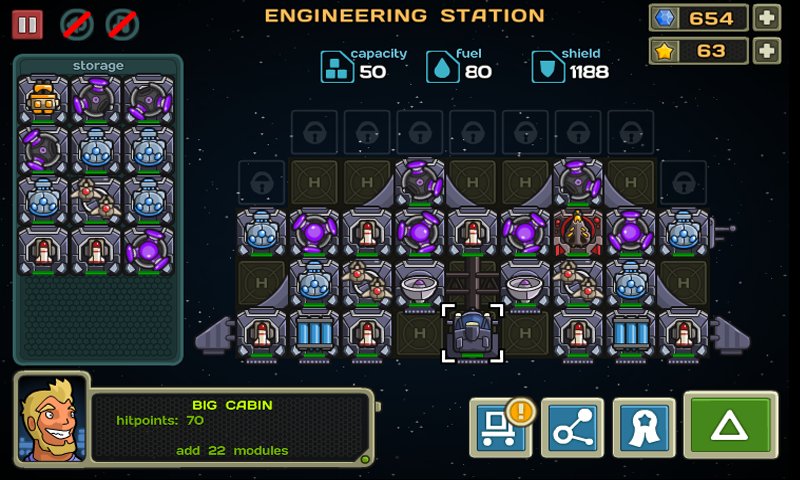Add more gold stars with plus button

click(766, 51)
